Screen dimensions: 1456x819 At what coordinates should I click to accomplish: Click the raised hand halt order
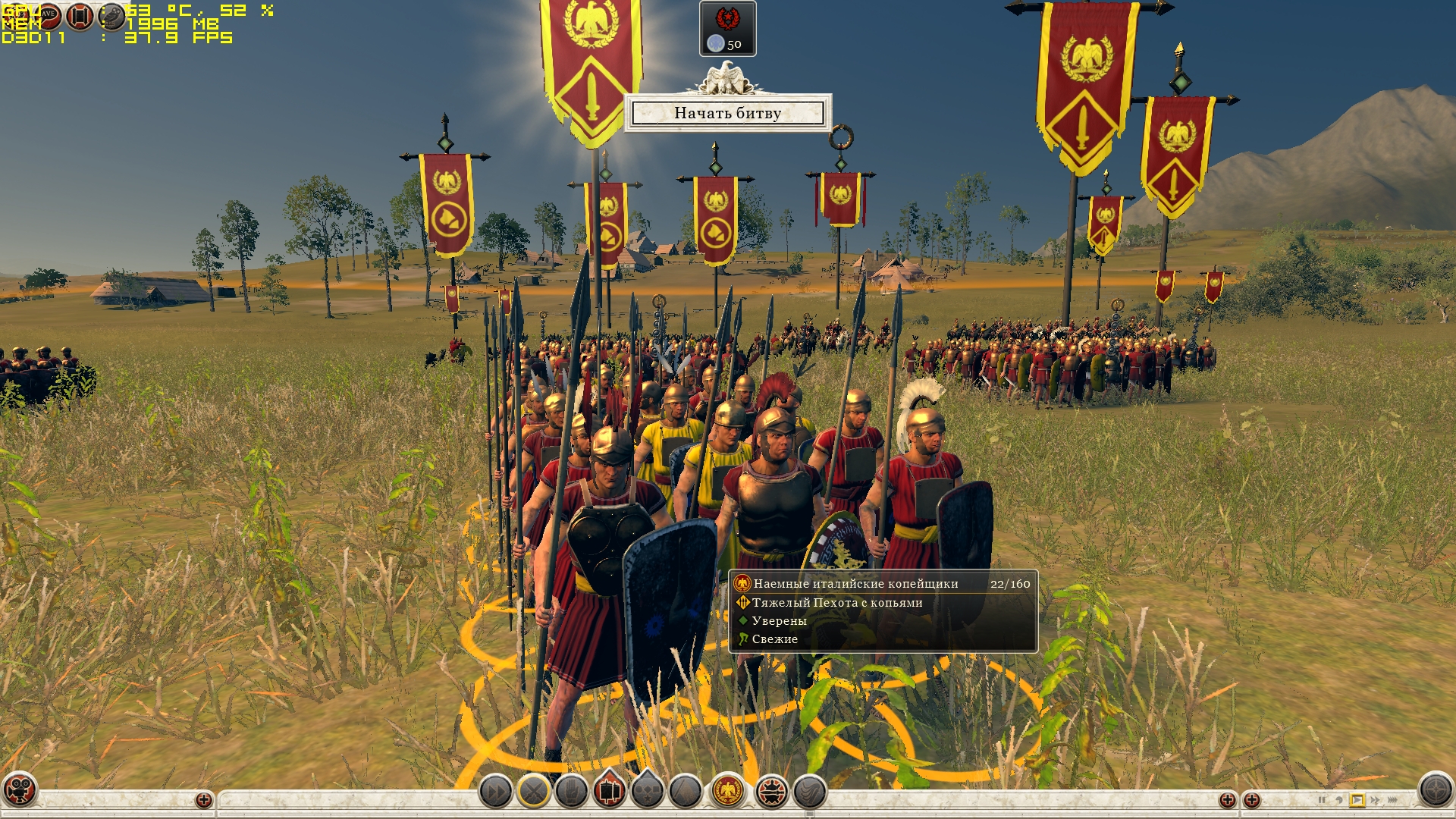(x=572, y=792)
